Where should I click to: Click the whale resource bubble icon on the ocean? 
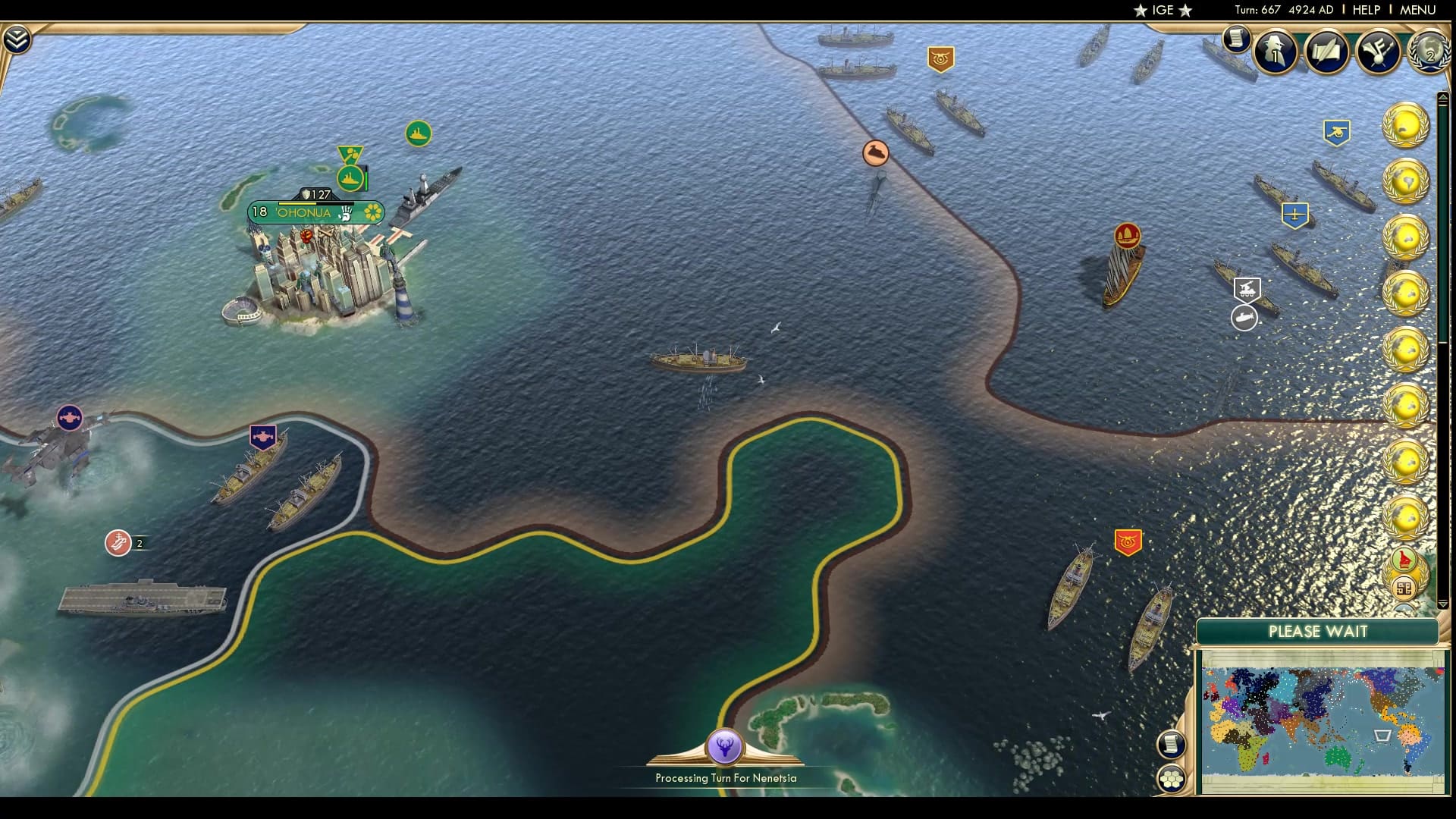click(874, 152)
